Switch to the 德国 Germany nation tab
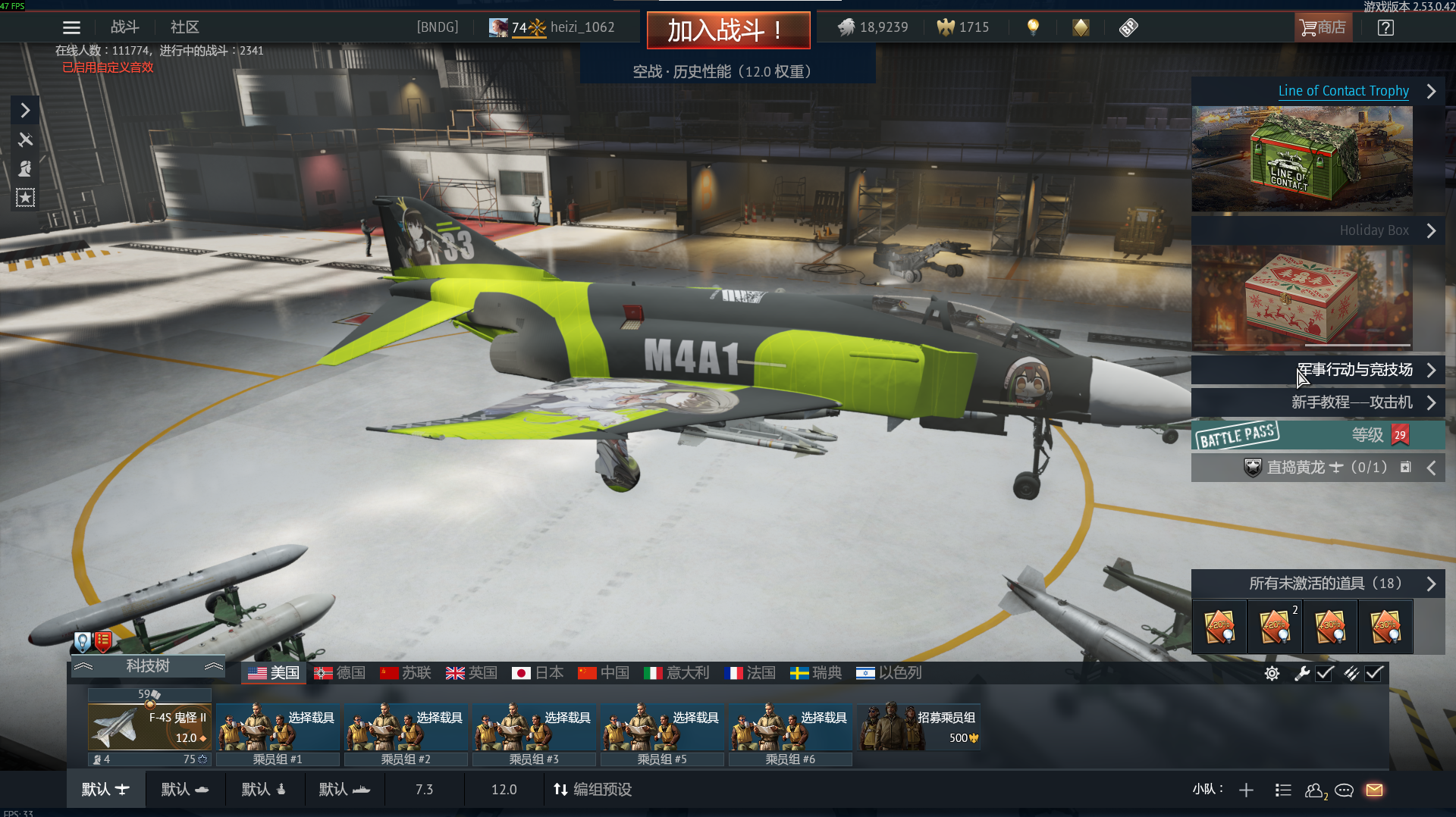 (x=340, y=673)
